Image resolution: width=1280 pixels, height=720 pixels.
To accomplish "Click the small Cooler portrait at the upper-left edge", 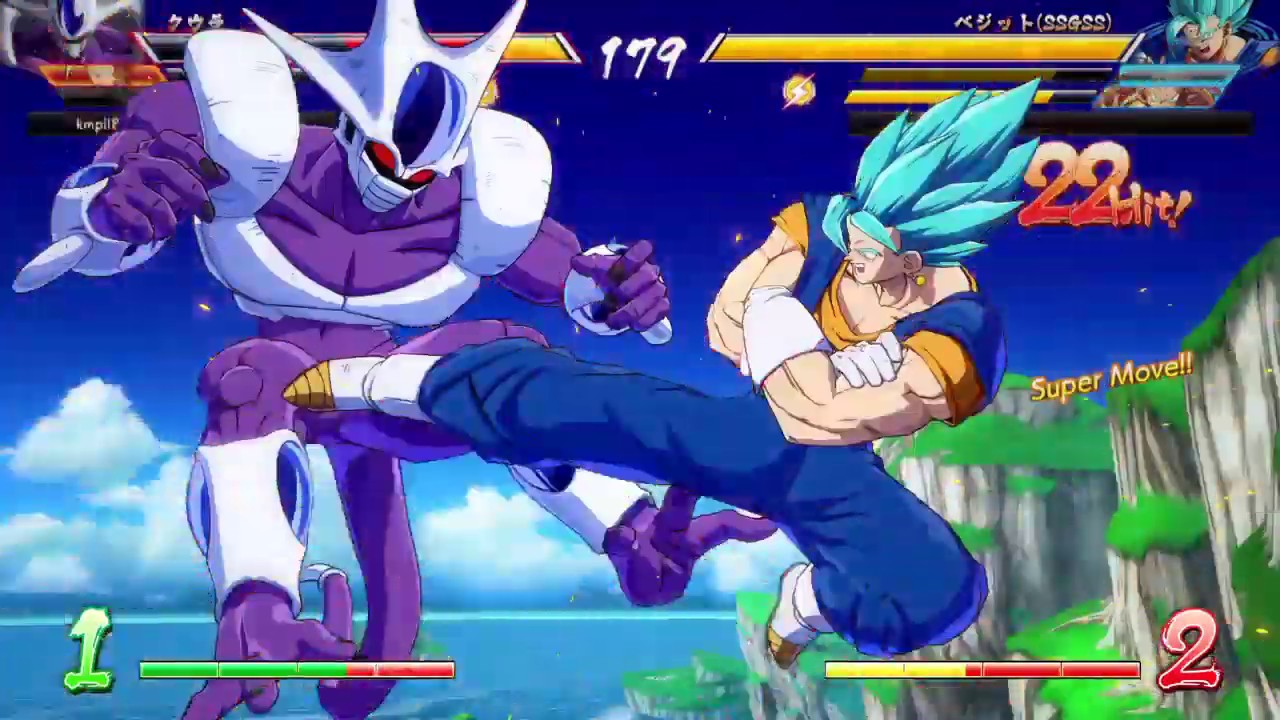I will (30, 30).
